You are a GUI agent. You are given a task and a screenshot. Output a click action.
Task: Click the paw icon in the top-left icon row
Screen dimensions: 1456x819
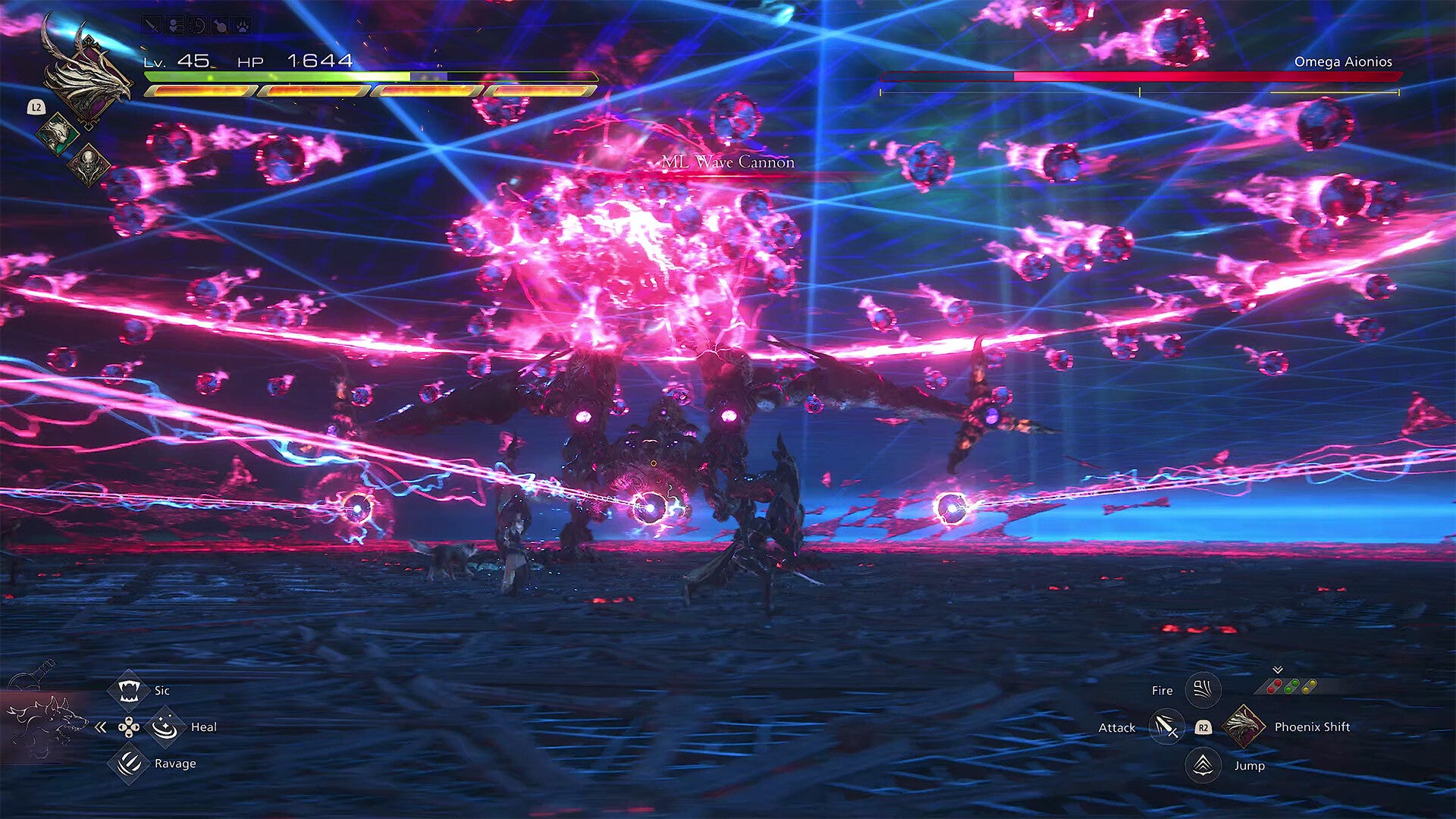click(242, 26)
